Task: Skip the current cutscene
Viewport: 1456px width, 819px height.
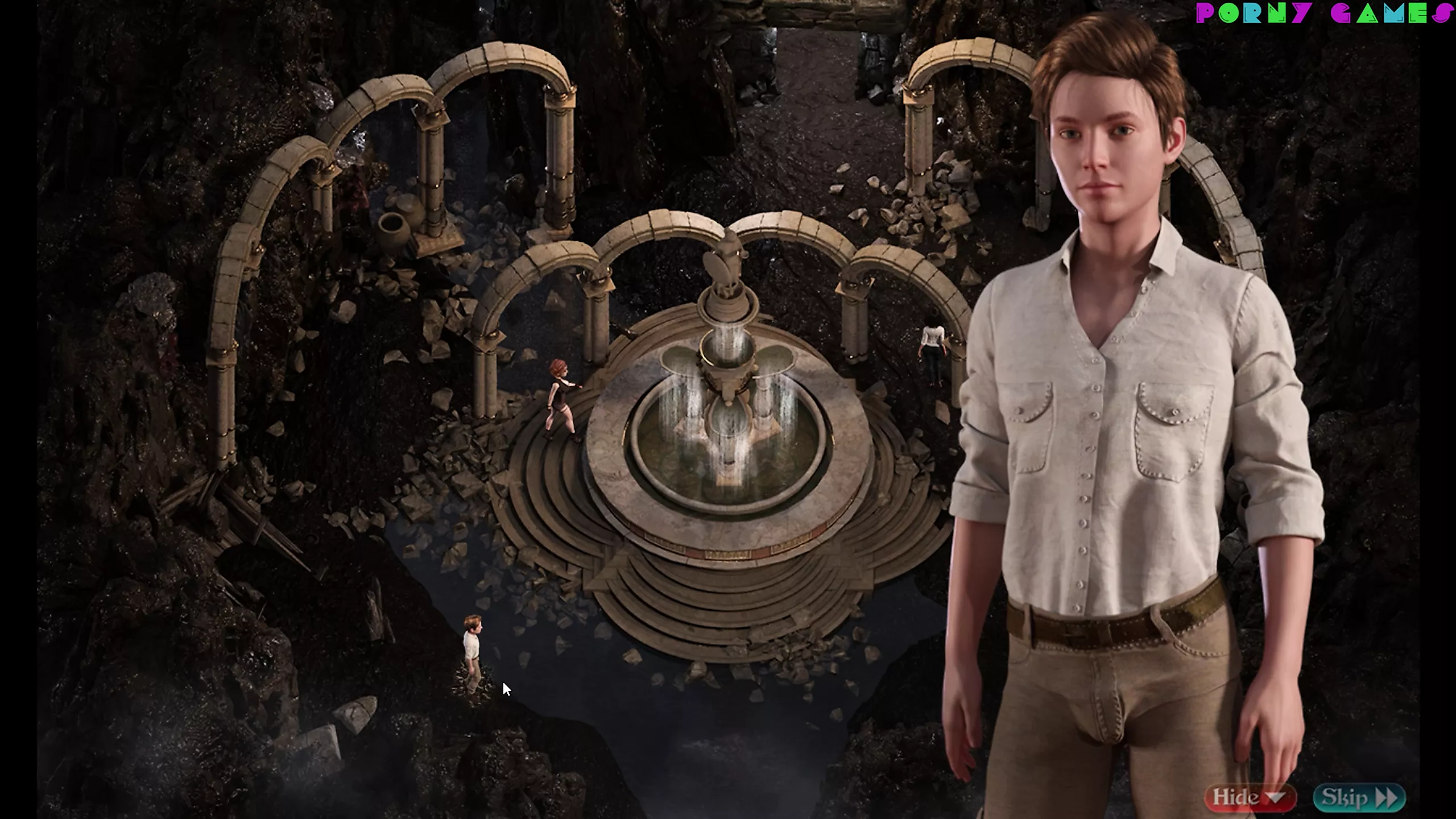Action: click(x=1358, y=797)
